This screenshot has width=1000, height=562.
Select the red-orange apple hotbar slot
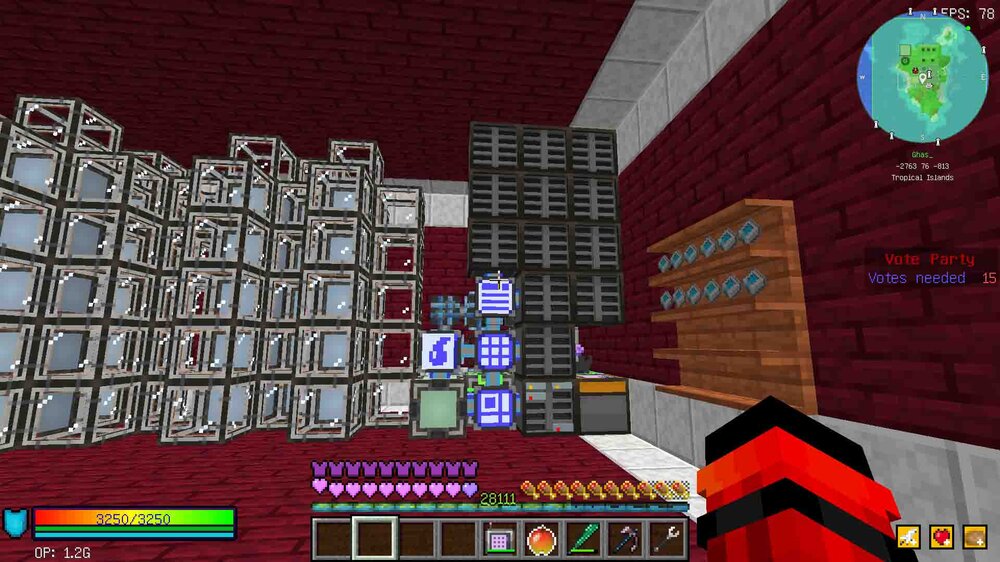point(541,540)
